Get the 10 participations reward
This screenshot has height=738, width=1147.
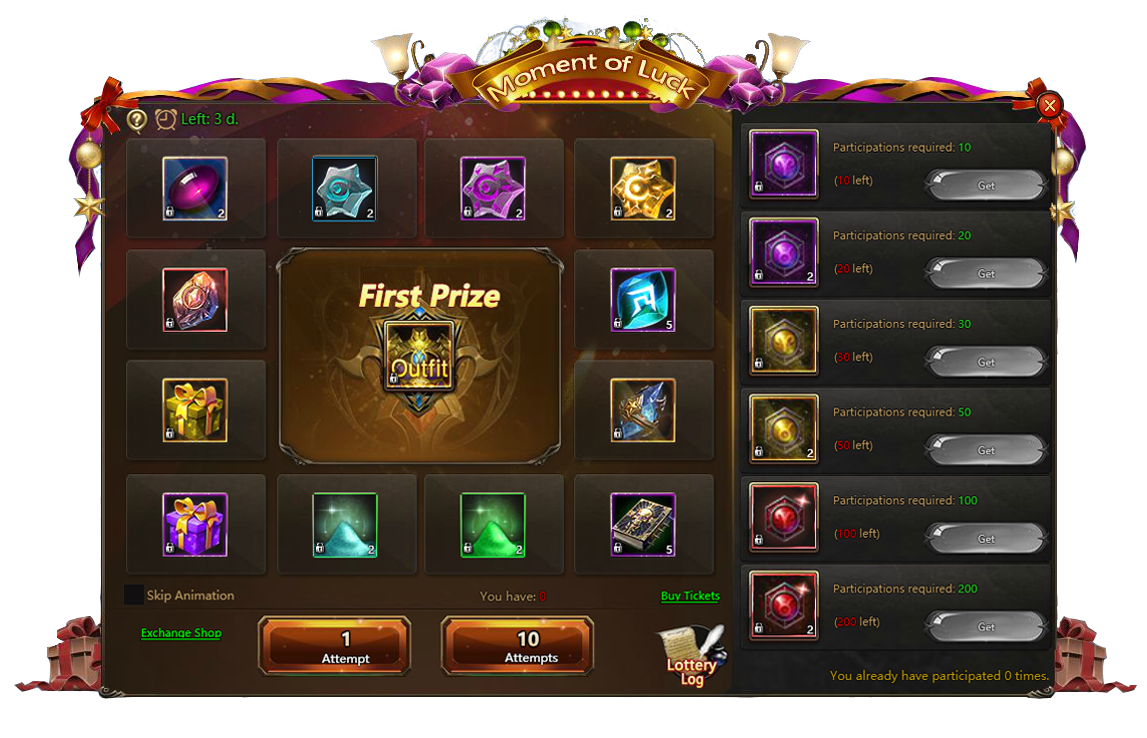pyautogui.click(x=986, y=186)
